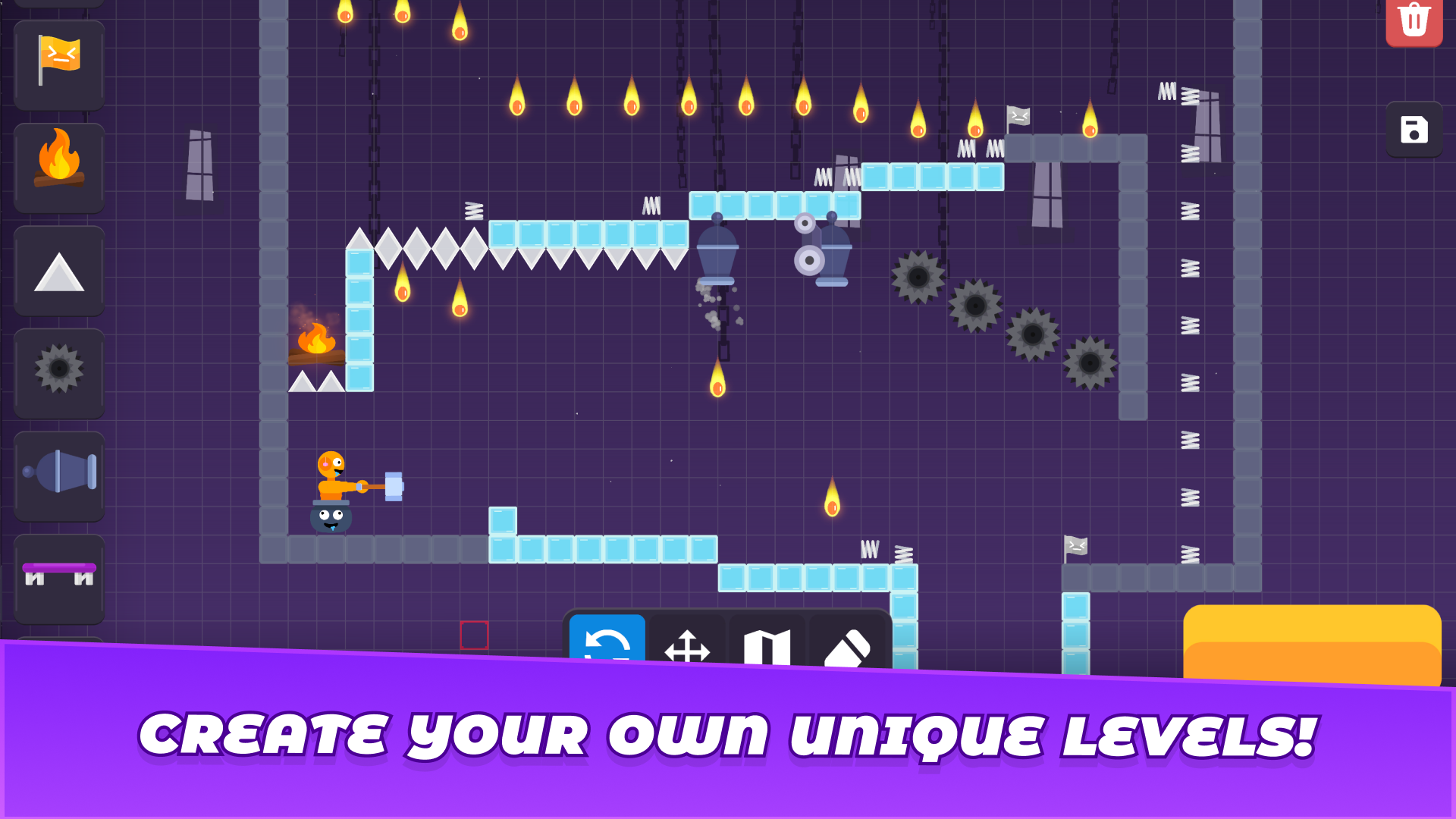Viewport: 1456px width, 819px height.
Task: Click the red selection square on the grid
Action: click(475, 636)
